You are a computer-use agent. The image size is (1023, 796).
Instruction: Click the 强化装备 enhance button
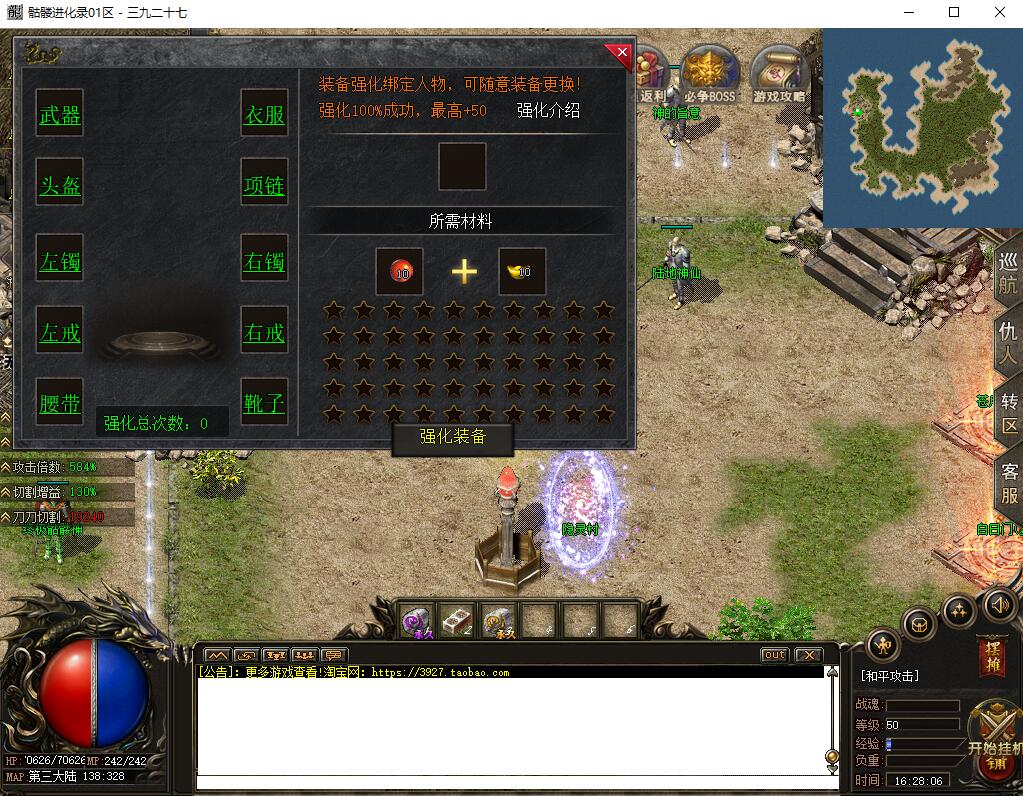(x=452, y=437)
